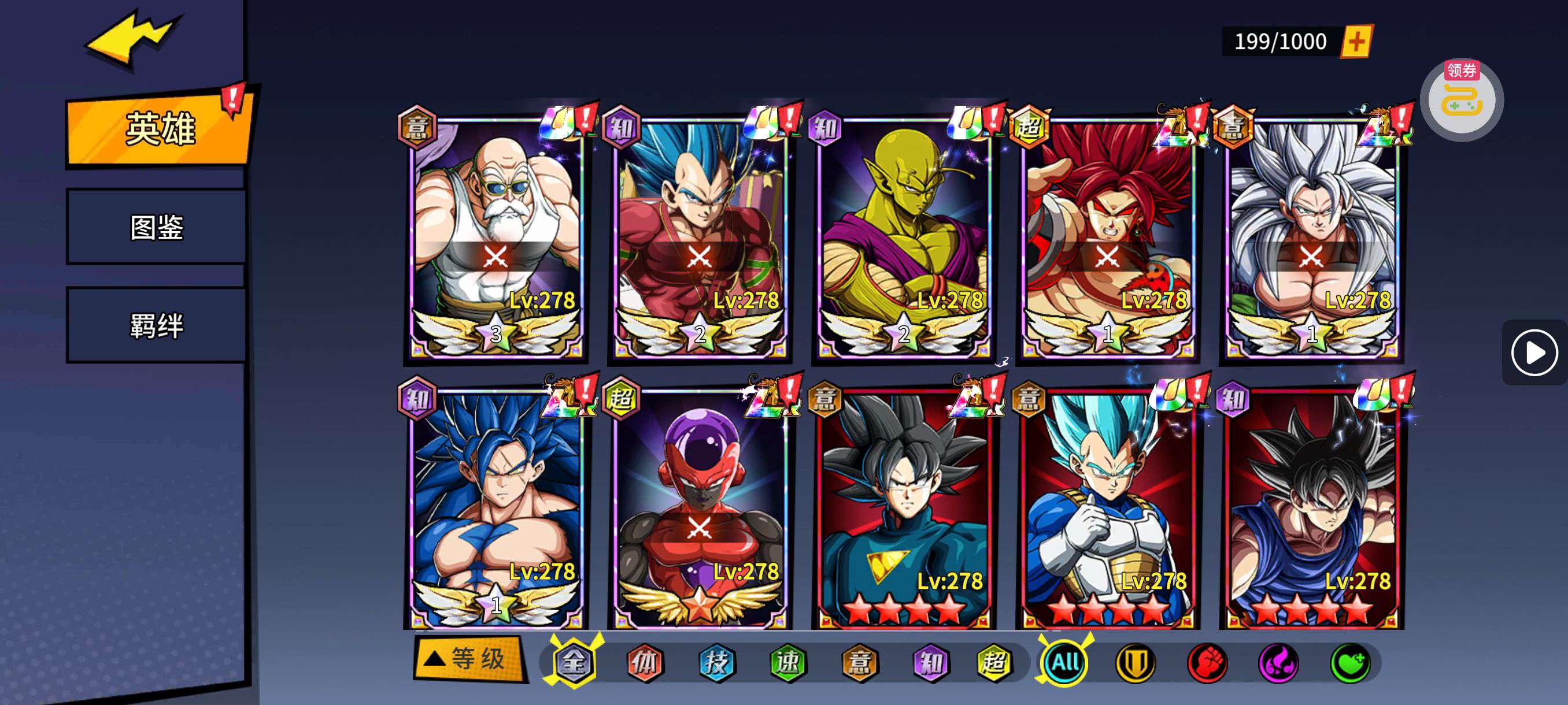Filter heroes by 速 type
Viewport: 1568px width, 705px height.
(x=788, y=662)
